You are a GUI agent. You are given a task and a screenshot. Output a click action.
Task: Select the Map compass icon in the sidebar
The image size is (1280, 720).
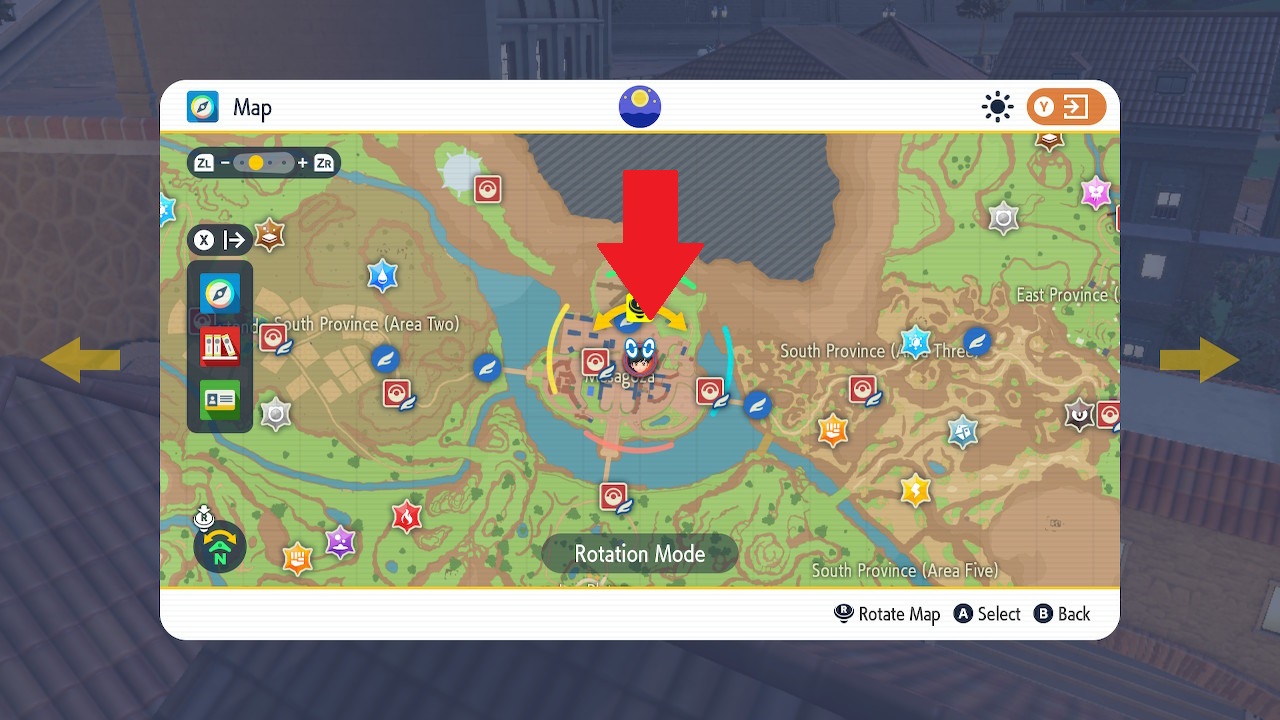219,293
